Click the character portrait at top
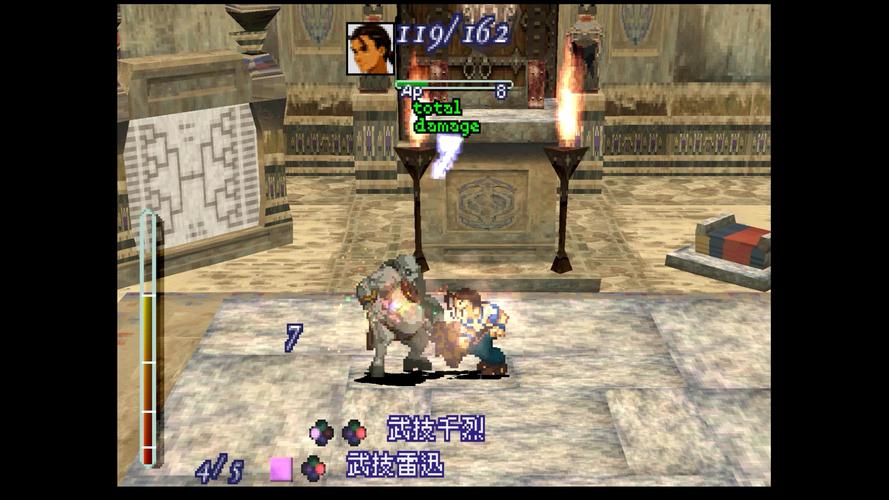The image size is (889, 500). click(370, 49)
